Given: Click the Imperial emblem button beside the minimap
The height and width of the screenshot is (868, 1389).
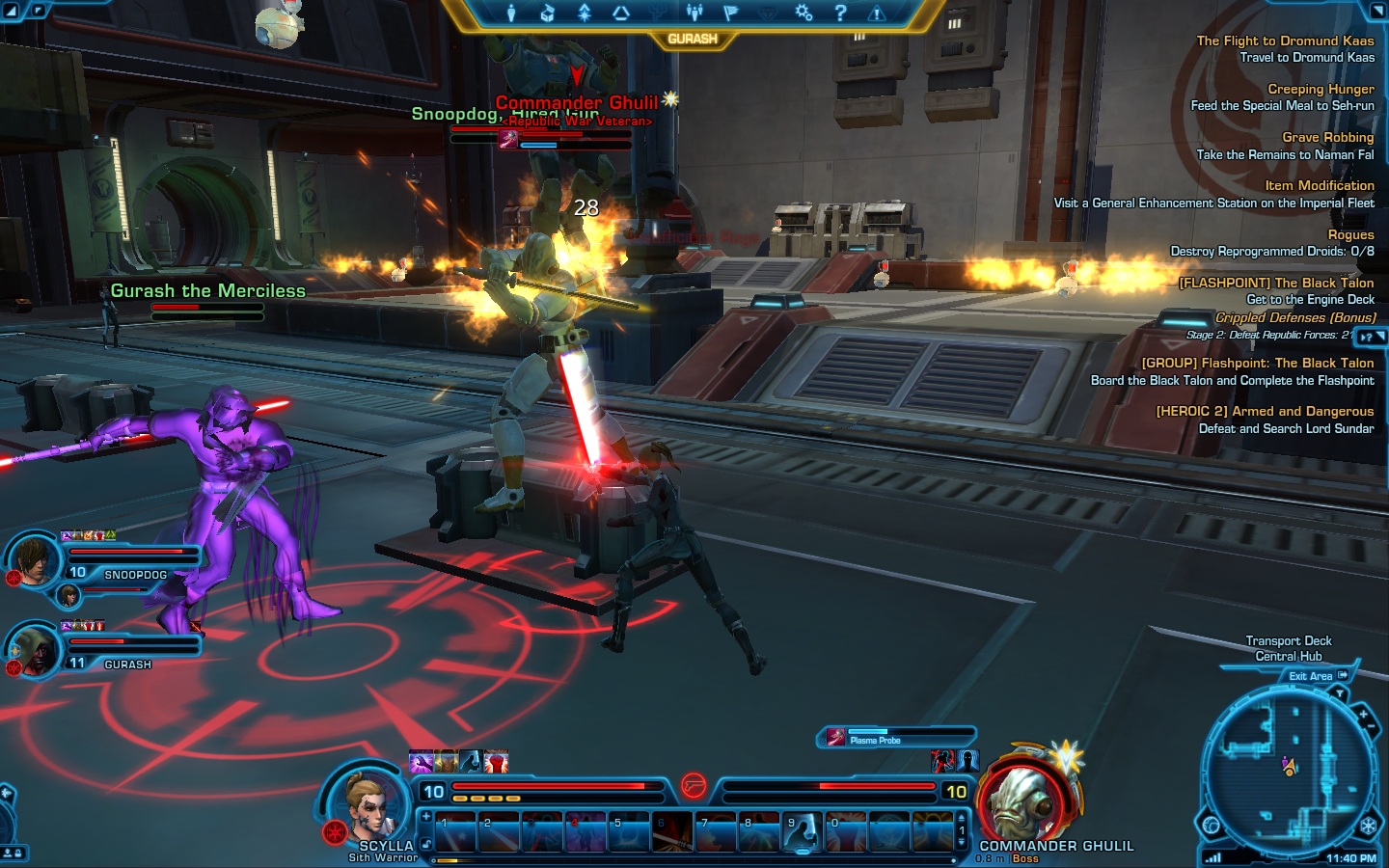Looking at the screenshot, I should click(x=1368, y=827).
